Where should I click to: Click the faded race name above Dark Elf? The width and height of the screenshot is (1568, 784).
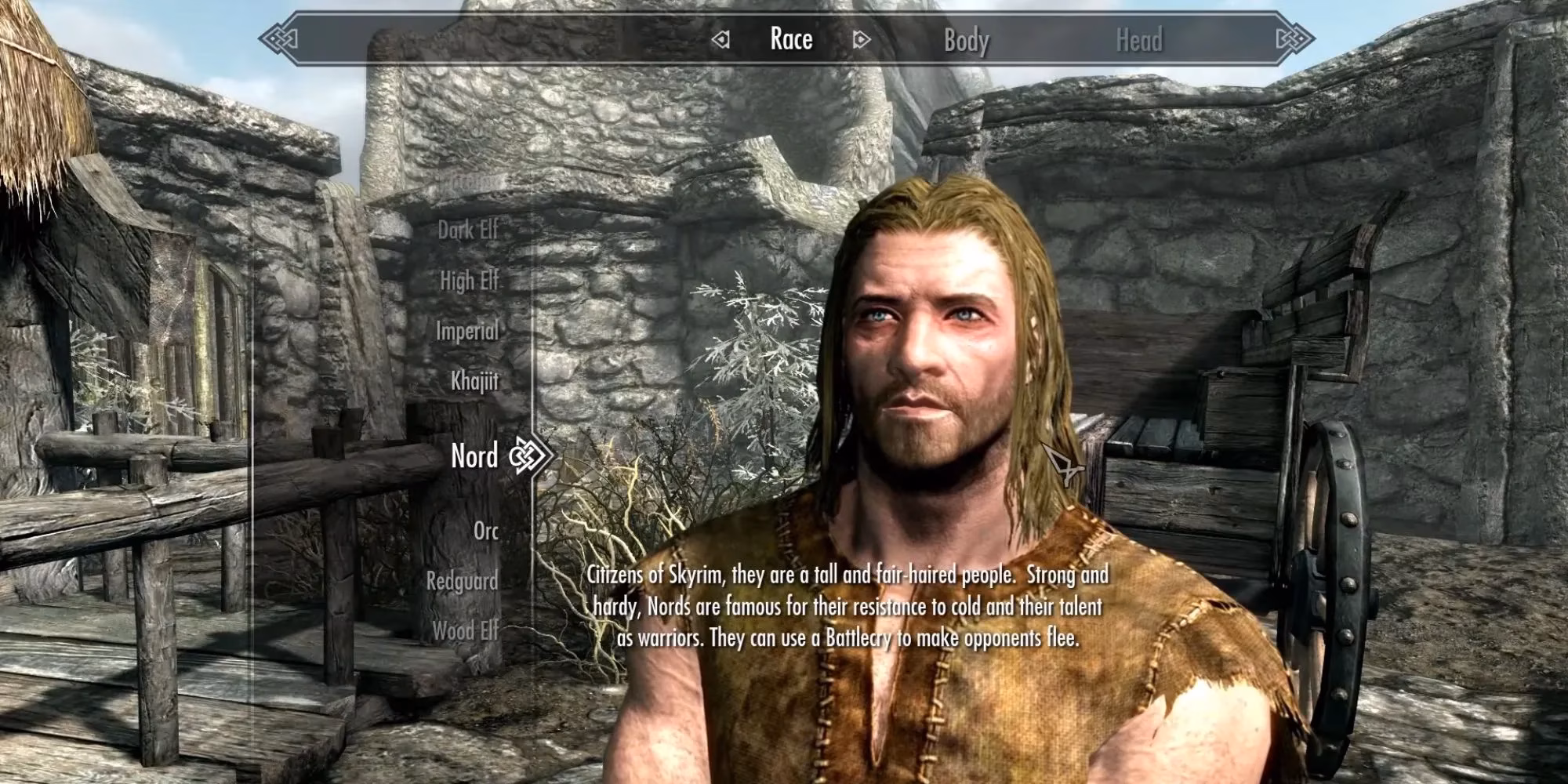[471, 182]
